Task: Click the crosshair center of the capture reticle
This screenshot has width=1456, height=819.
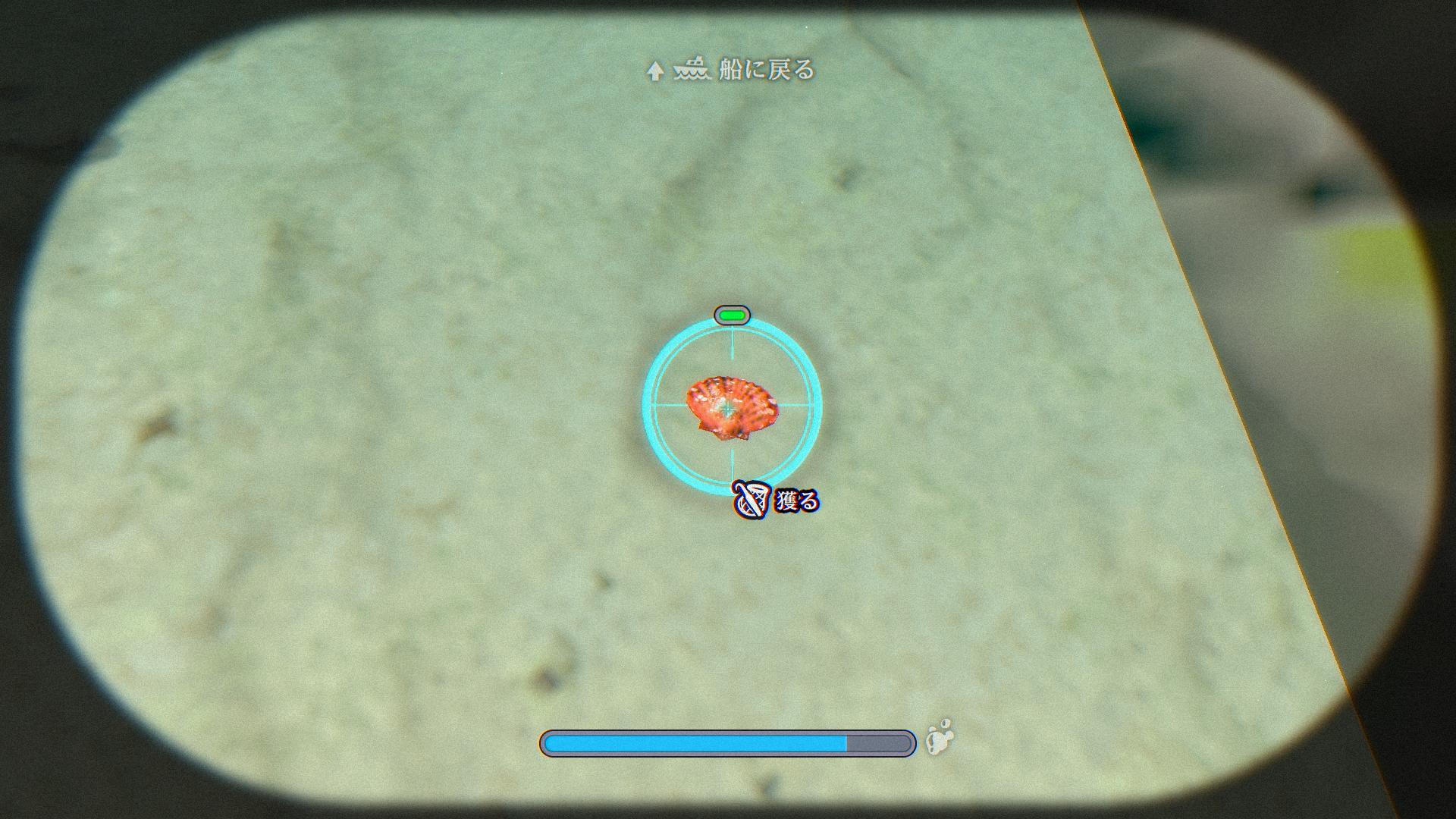Action: (730, 409)
